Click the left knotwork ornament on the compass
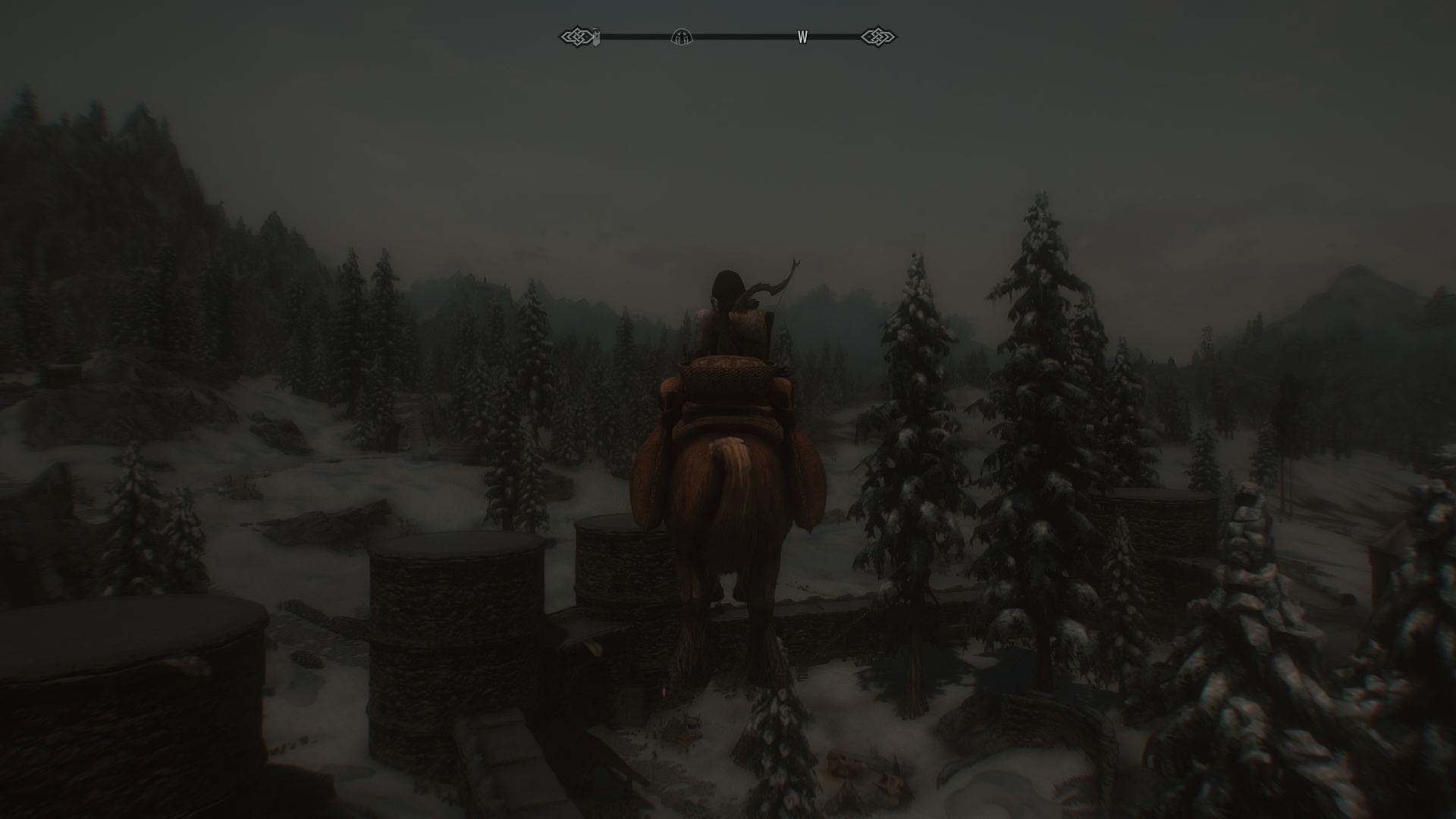 576,35
